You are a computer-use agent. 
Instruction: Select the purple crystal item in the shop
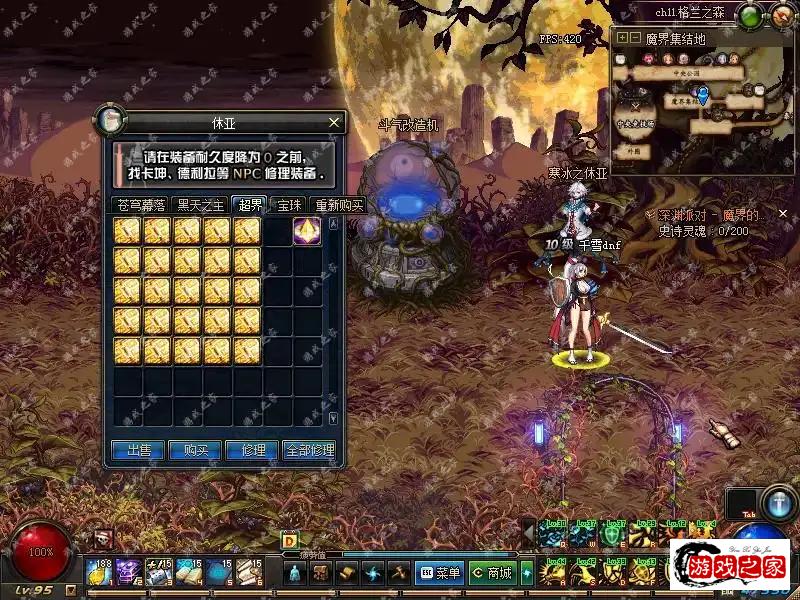[307, 231]
